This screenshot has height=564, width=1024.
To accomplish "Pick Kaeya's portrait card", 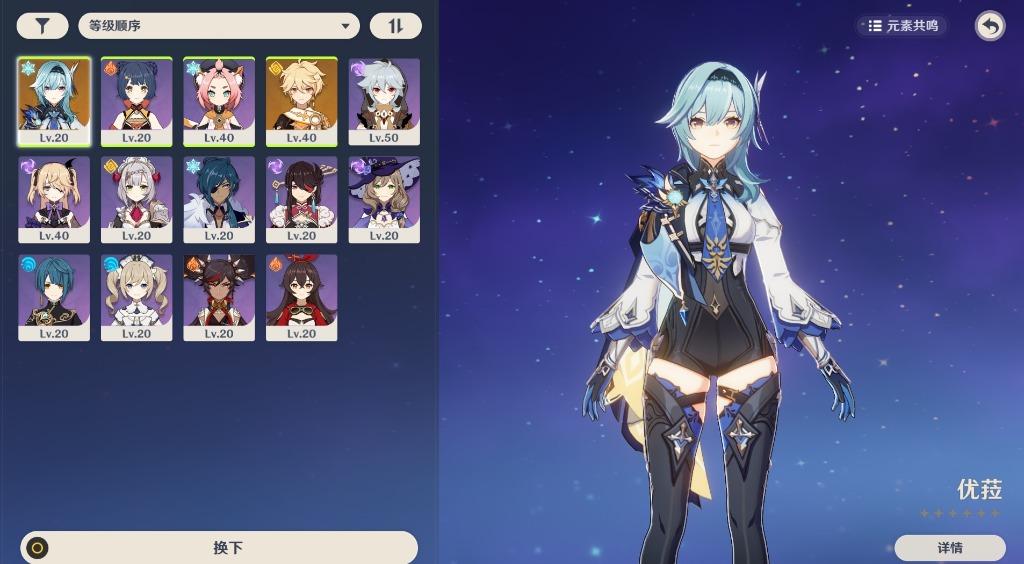I will point(219,199).
